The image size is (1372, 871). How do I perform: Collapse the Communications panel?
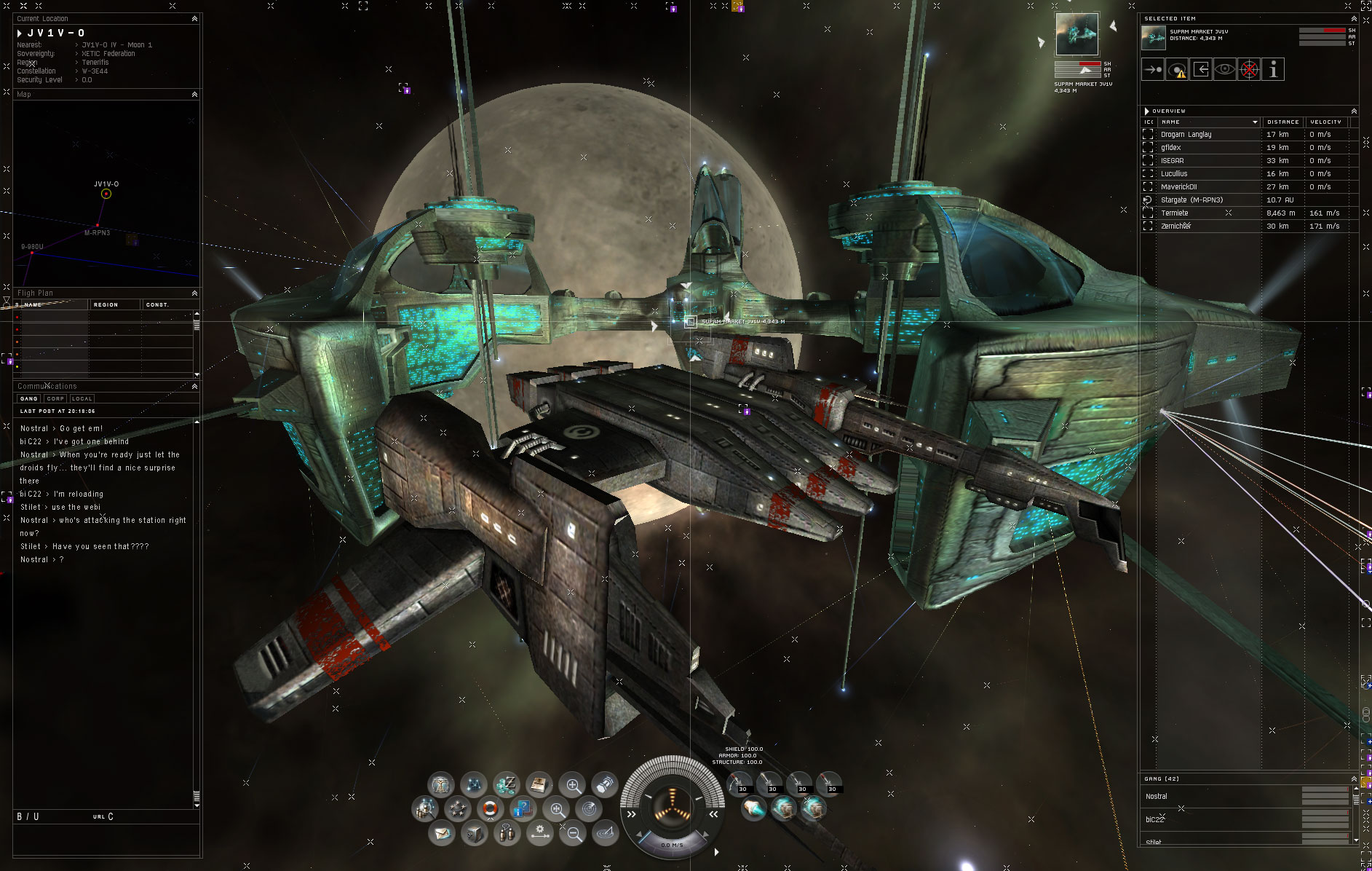(x=194, y=387)
